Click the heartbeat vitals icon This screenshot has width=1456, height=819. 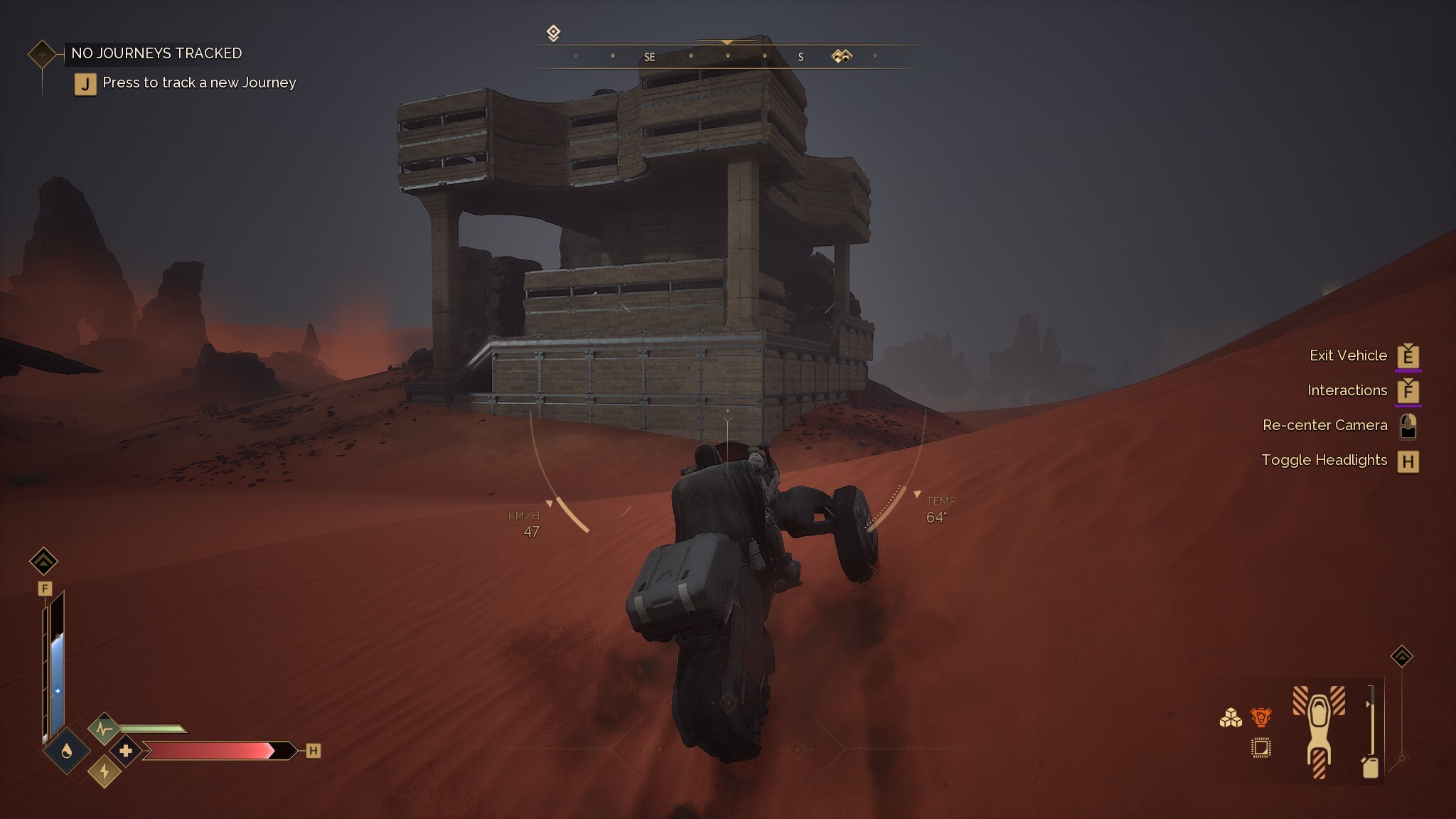tap(105, 727)
